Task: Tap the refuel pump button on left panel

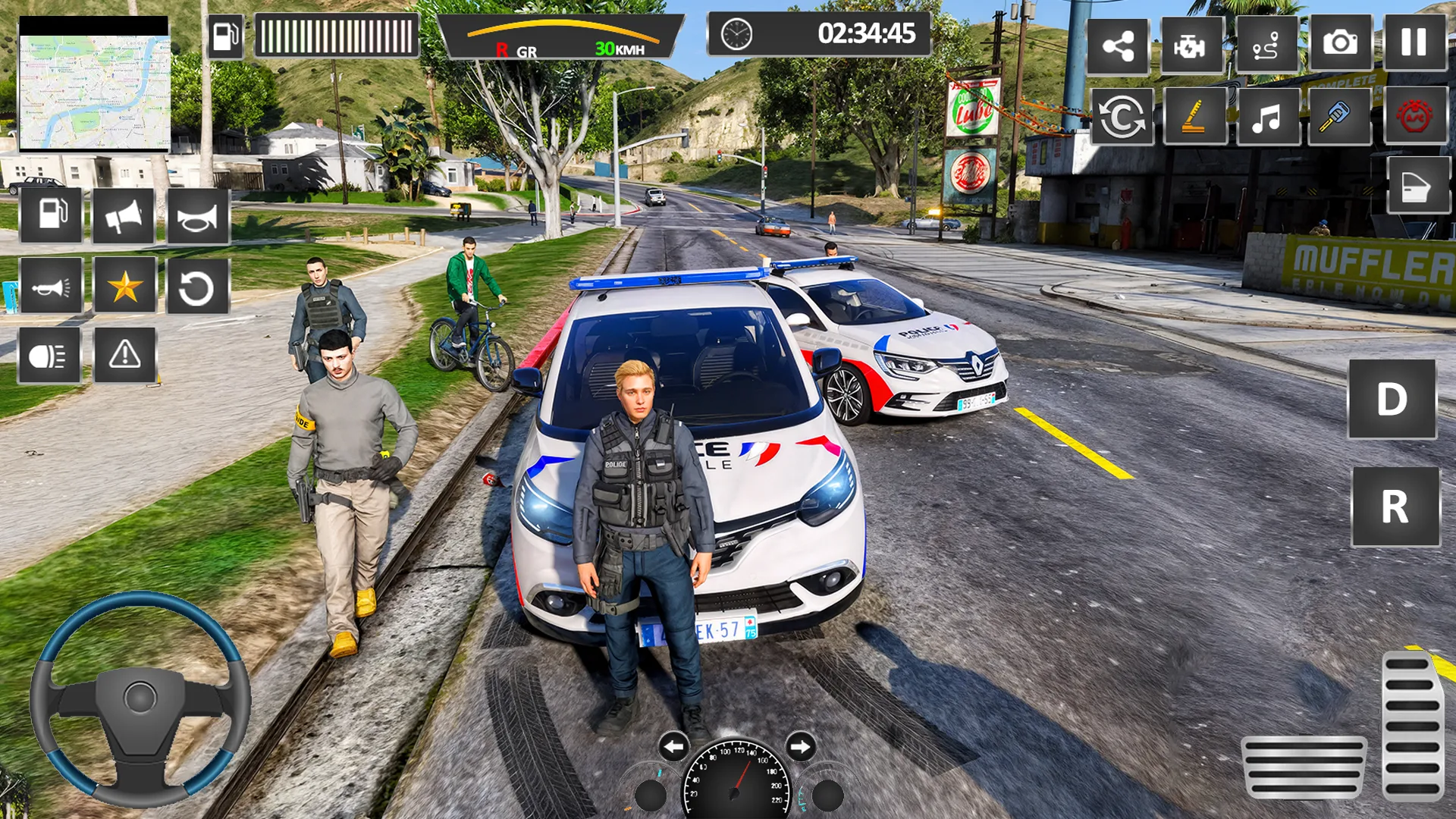Action: click(x=51, y=215)
